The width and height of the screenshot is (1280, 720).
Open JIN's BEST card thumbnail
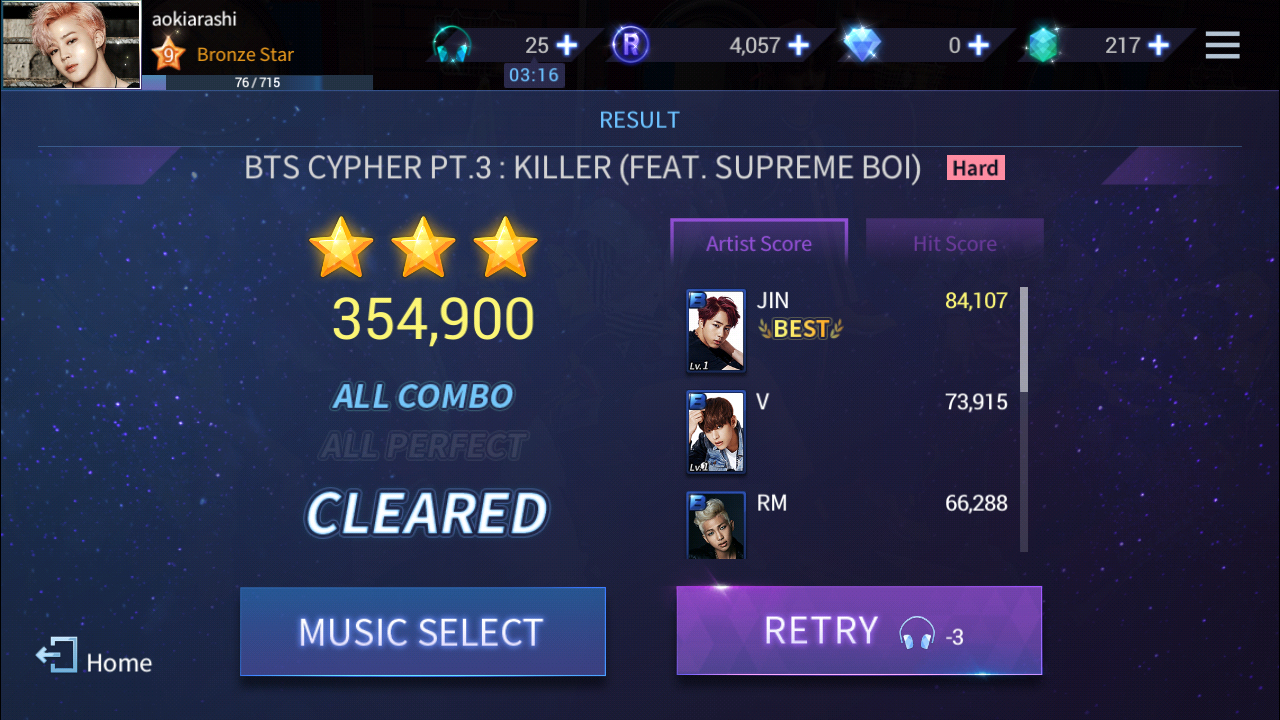(x=715, y=330)
